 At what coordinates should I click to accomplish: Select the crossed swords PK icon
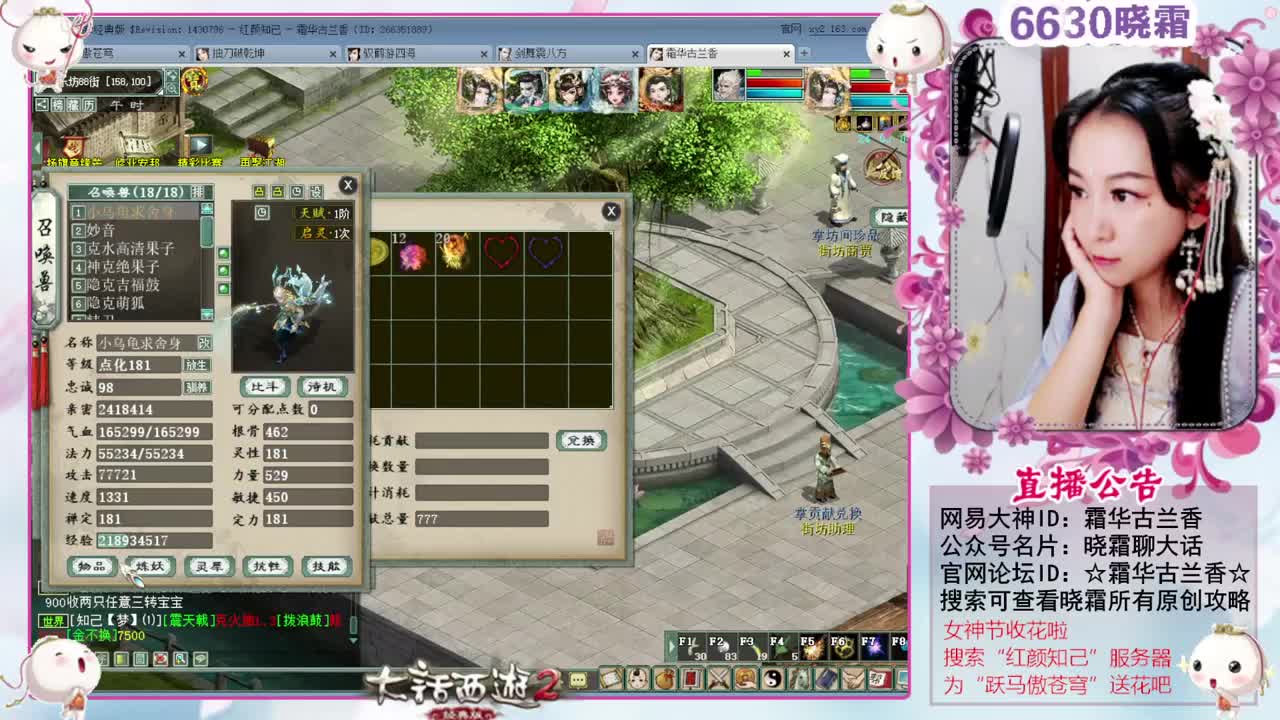(x=718, y=676)
